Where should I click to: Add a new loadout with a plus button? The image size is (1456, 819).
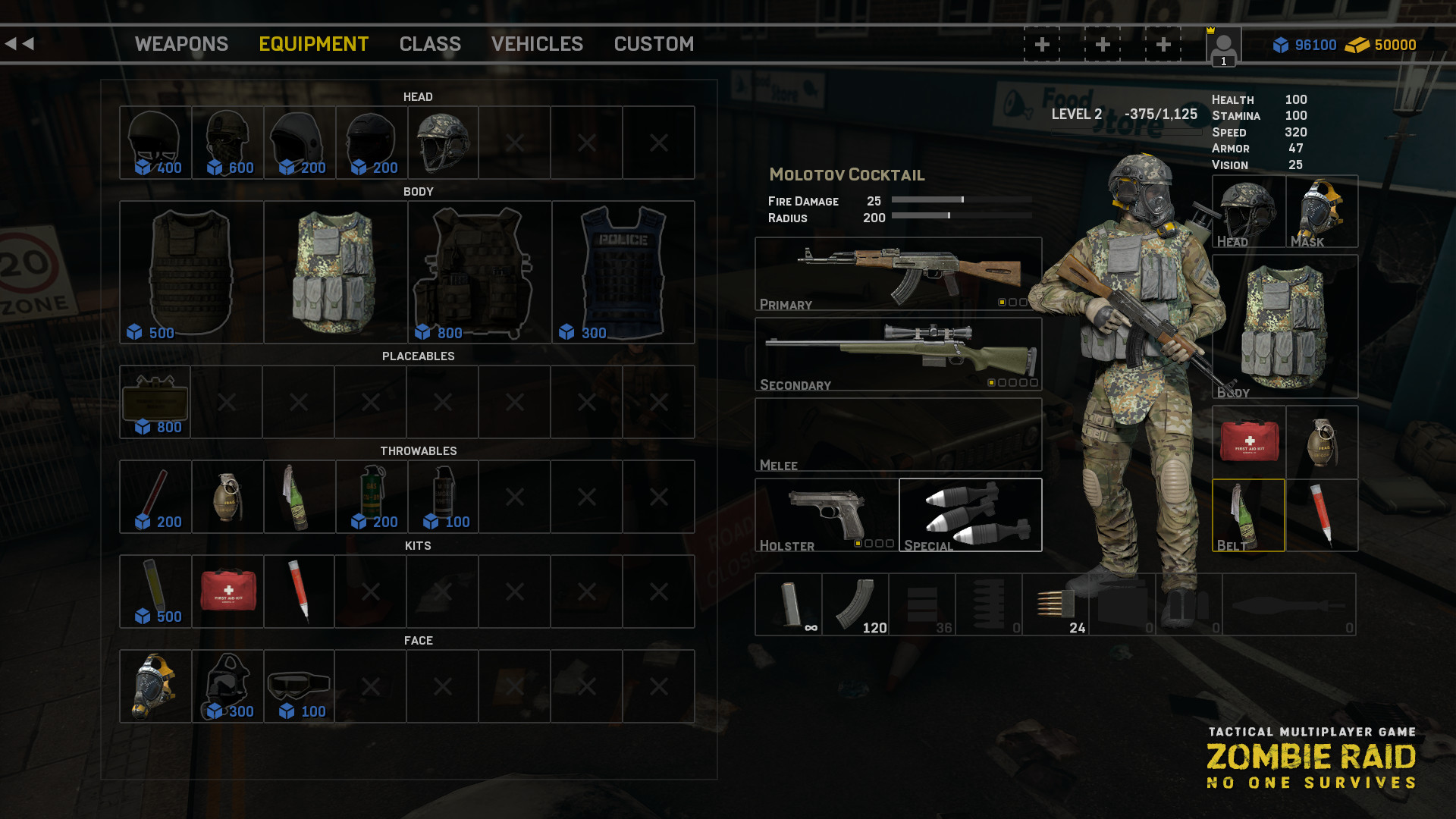tap(1041, 44)
